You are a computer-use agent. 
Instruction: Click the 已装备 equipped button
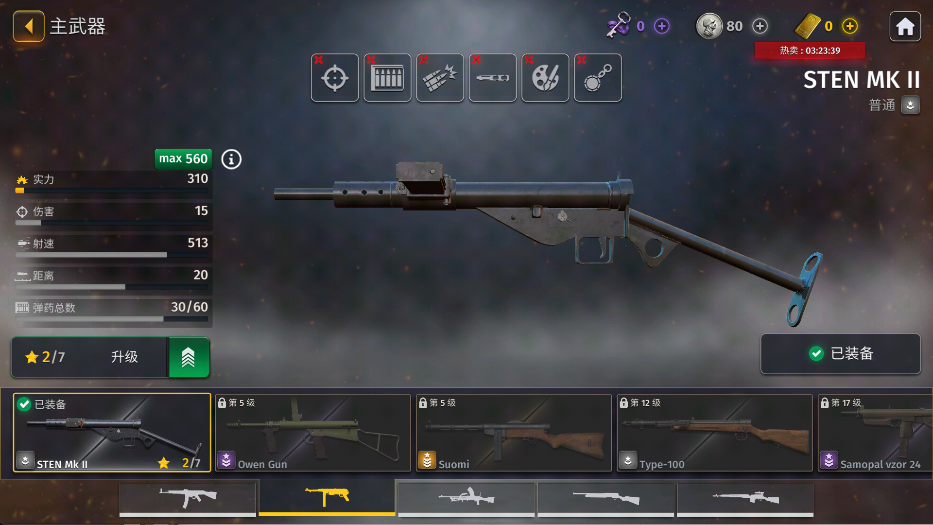point(840,354)
